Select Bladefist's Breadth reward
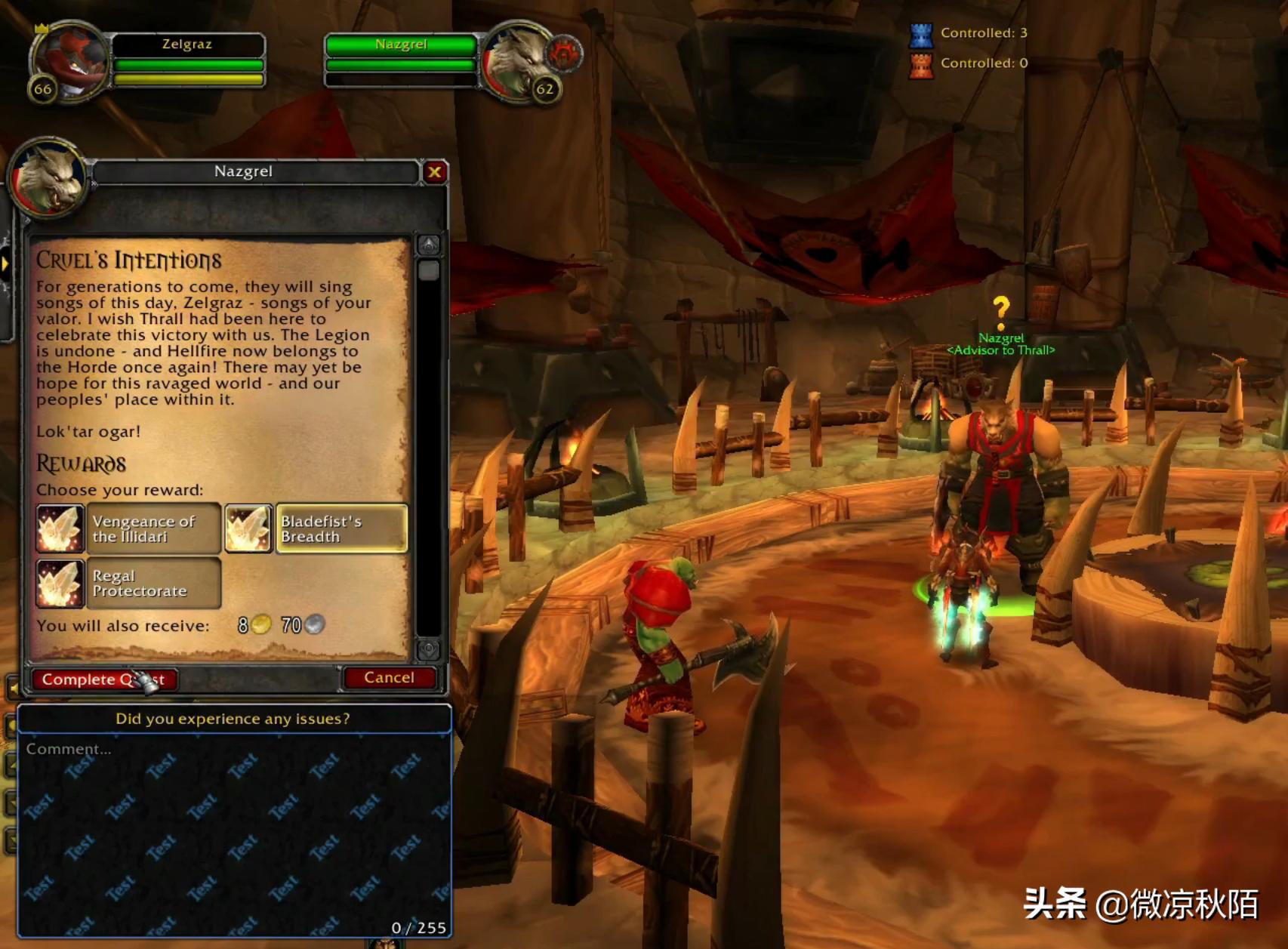The image size is (1288, 949). pyautogui.click(x=317, y=528)
